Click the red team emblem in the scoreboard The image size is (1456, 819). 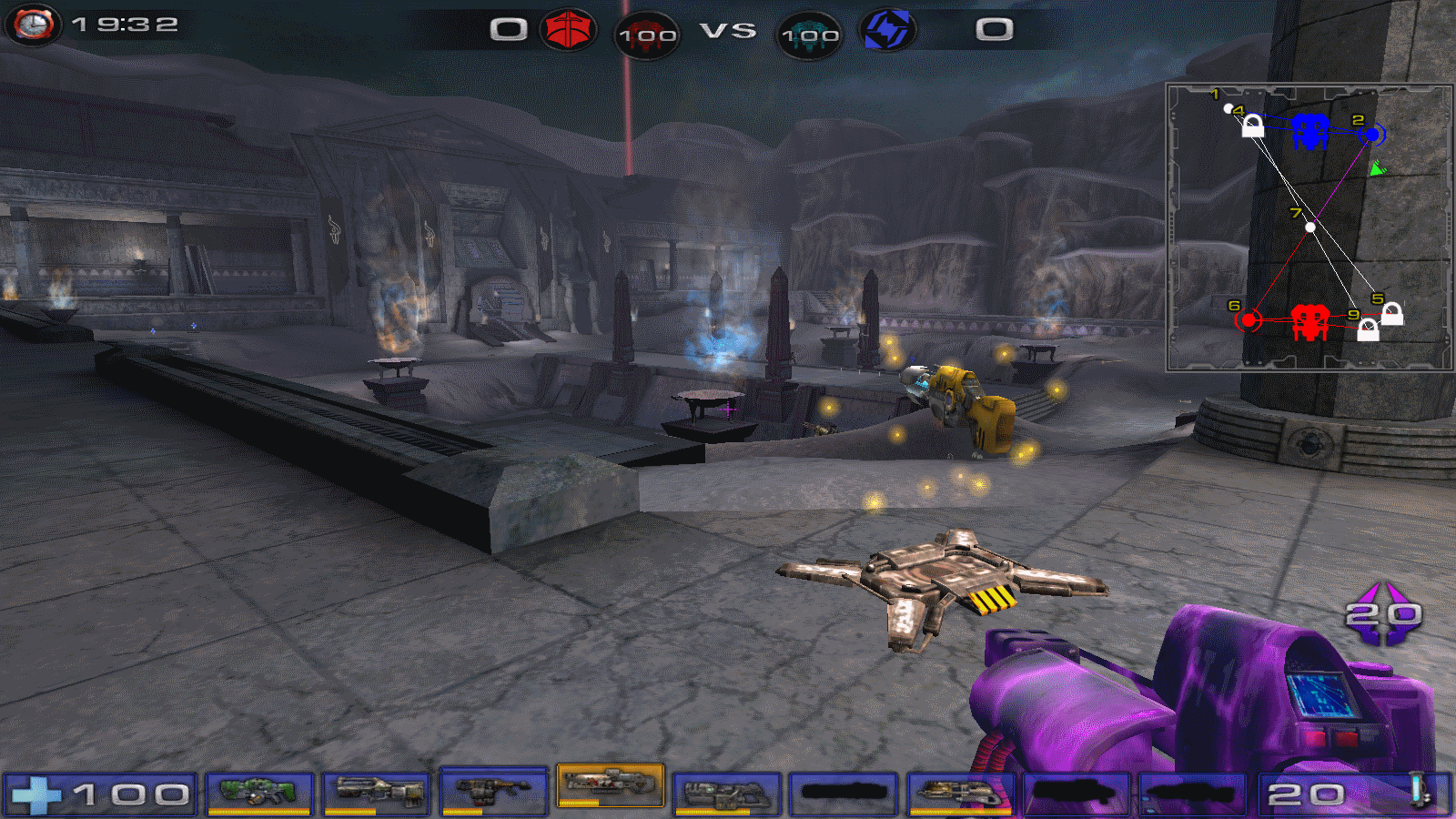coord(568,30)
